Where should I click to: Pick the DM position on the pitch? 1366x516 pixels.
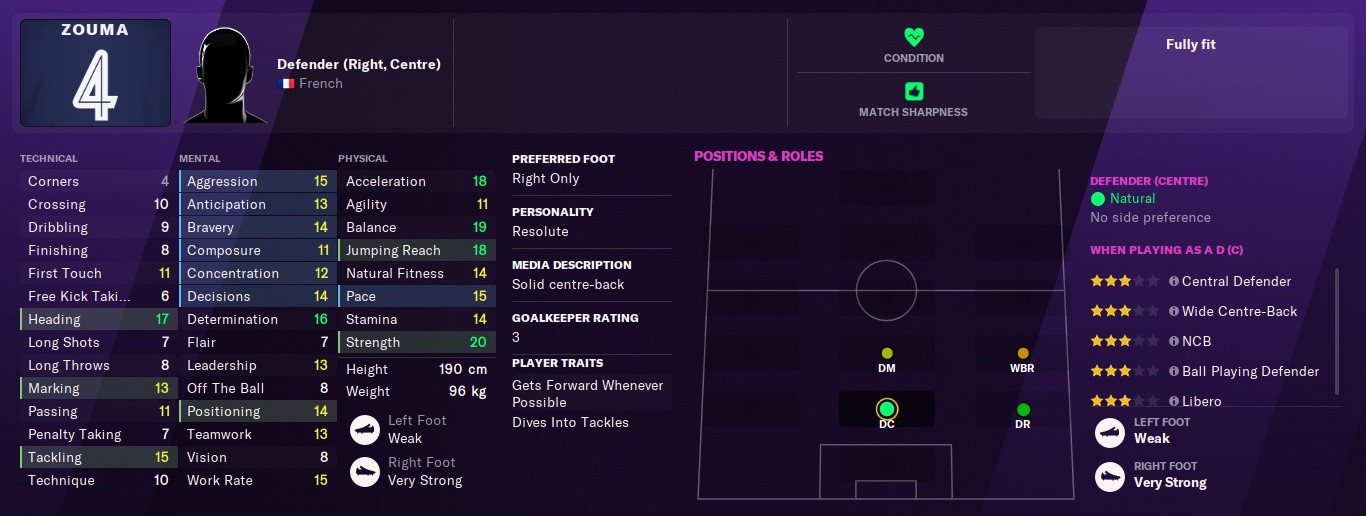(886, 354)
